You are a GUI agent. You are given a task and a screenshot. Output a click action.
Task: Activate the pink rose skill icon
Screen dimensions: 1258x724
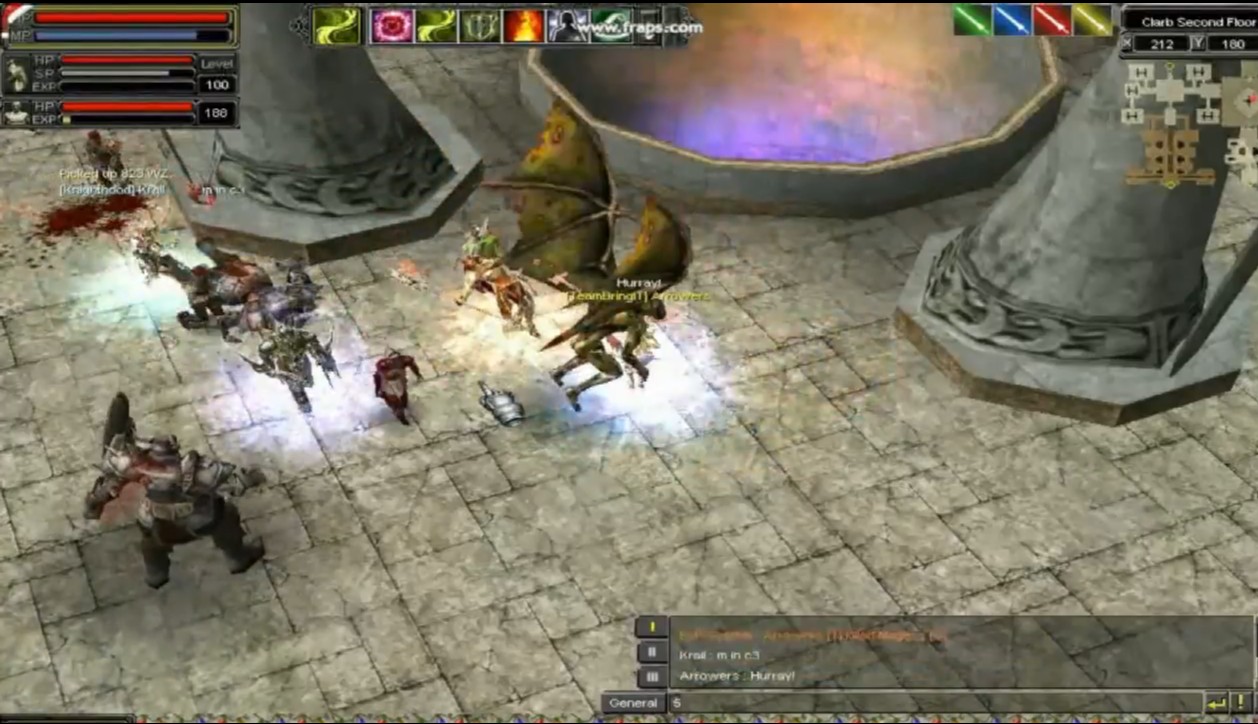[x=392, y=26]
